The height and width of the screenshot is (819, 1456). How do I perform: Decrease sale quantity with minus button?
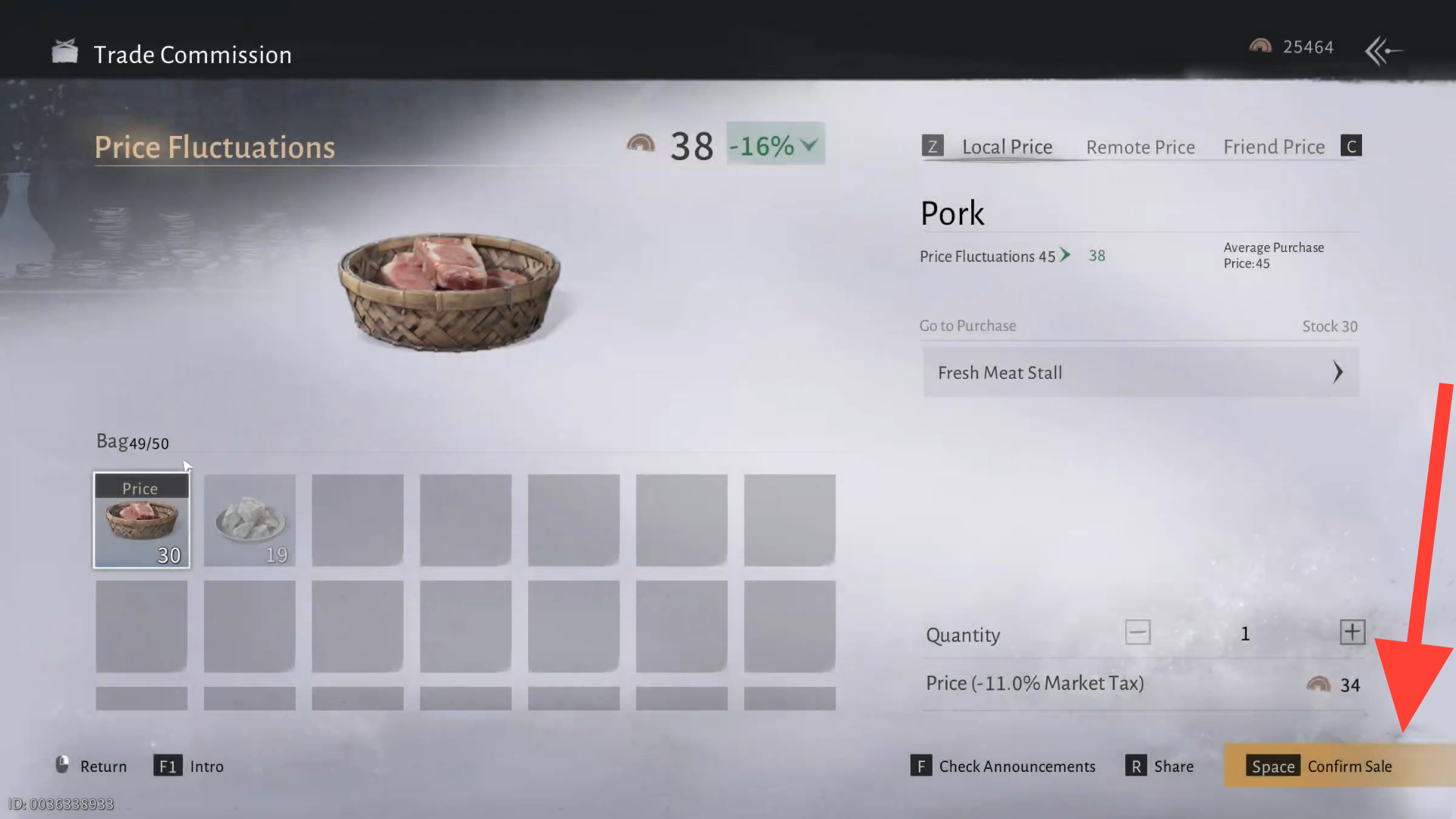pos(1137,632)
